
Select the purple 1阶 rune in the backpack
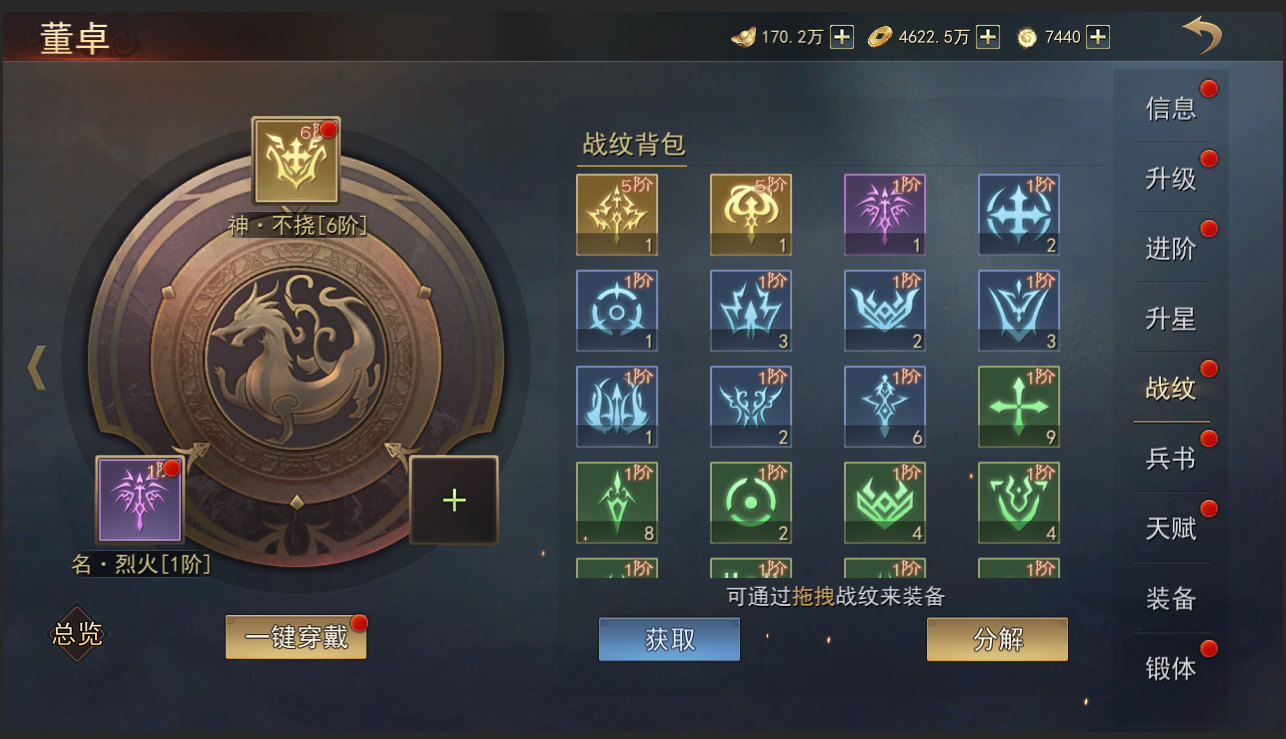pos(885,215)
